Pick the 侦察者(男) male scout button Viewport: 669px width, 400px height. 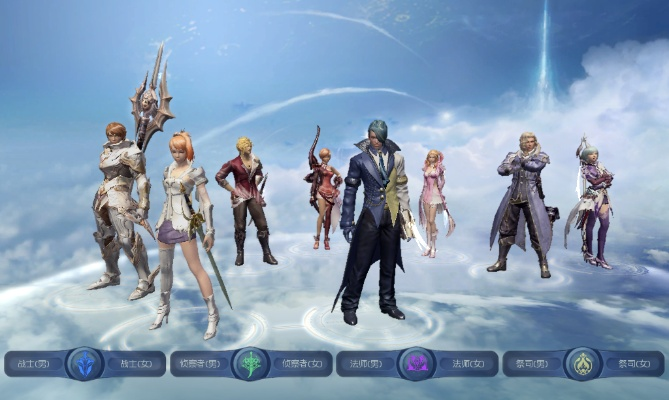(200, 364)
